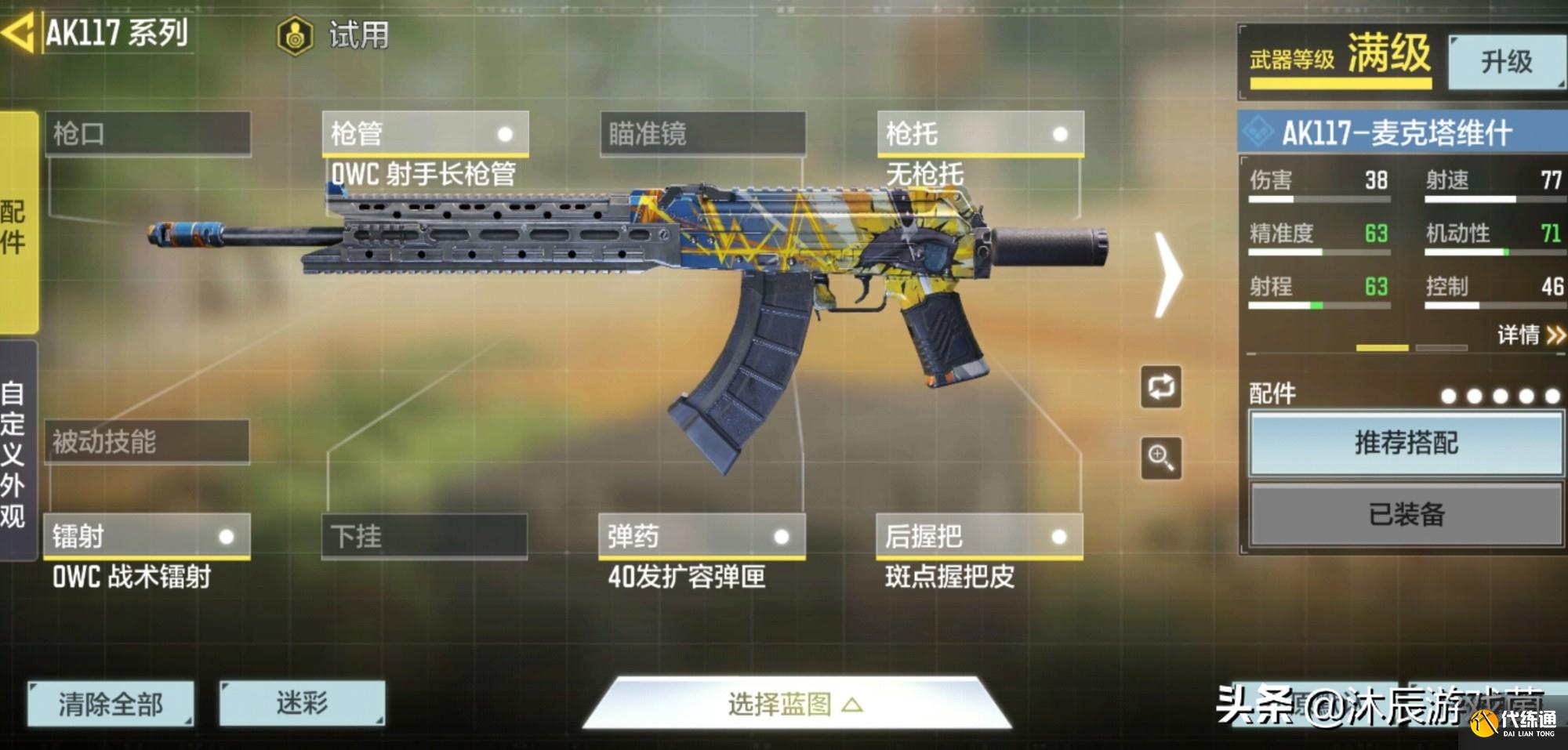Open the 枪口 muzzle attachment slot
Image resolution: width=1568 pixels, height=750 pixels.
[x=149, y=134]
